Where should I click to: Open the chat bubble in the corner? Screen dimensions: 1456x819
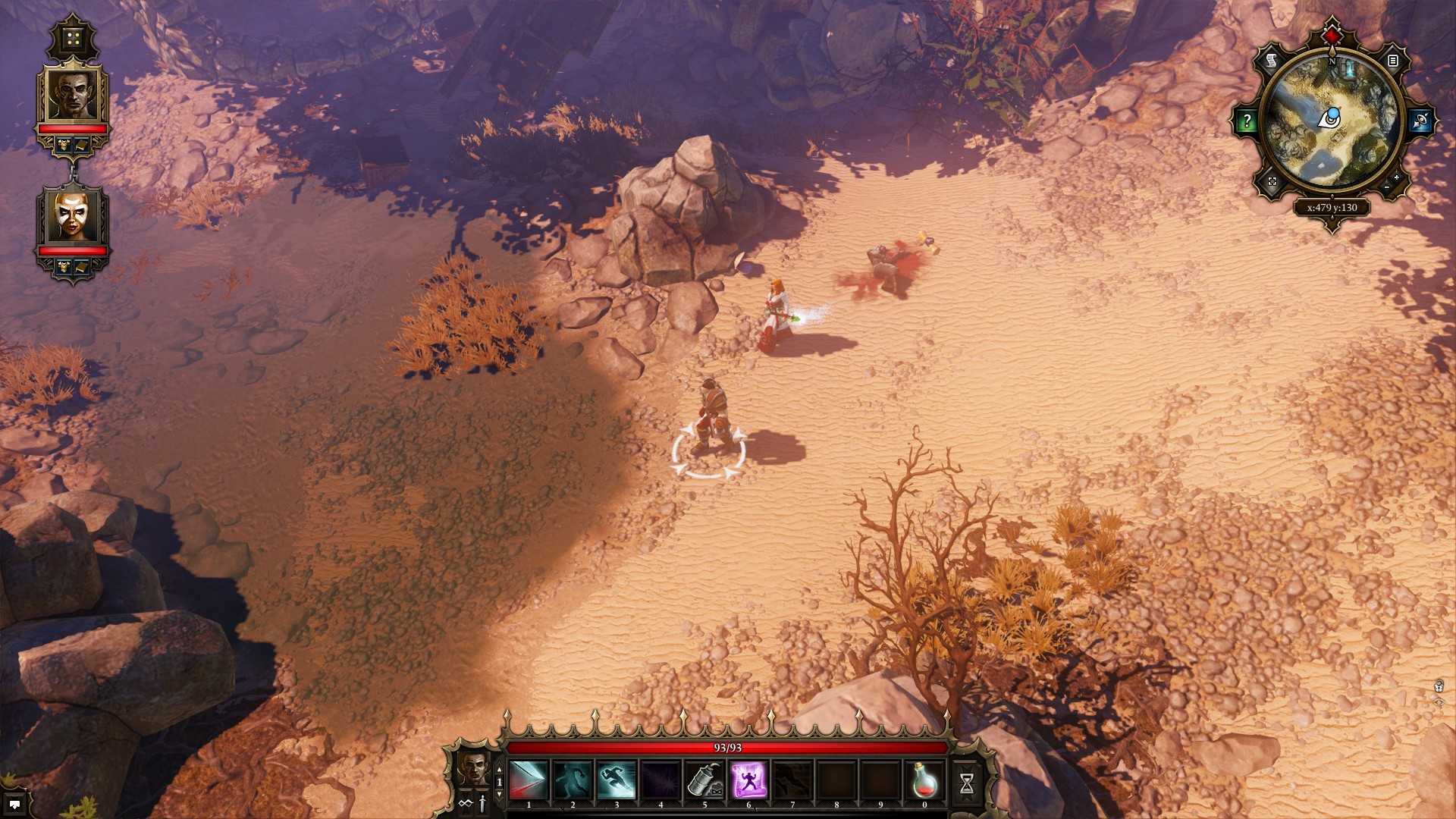coord(14,804)
